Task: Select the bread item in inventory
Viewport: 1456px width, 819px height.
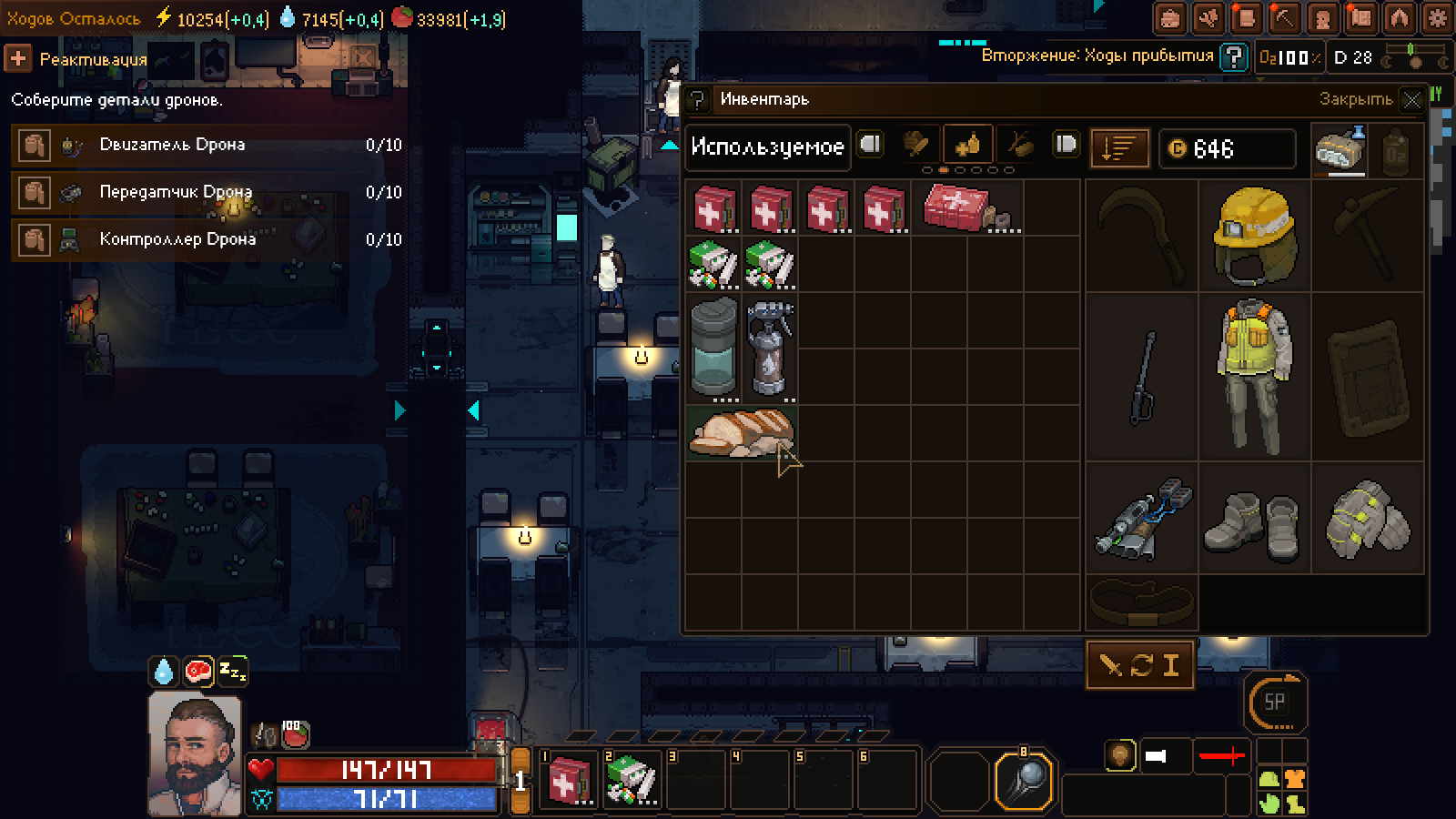Action: [742, 433]
